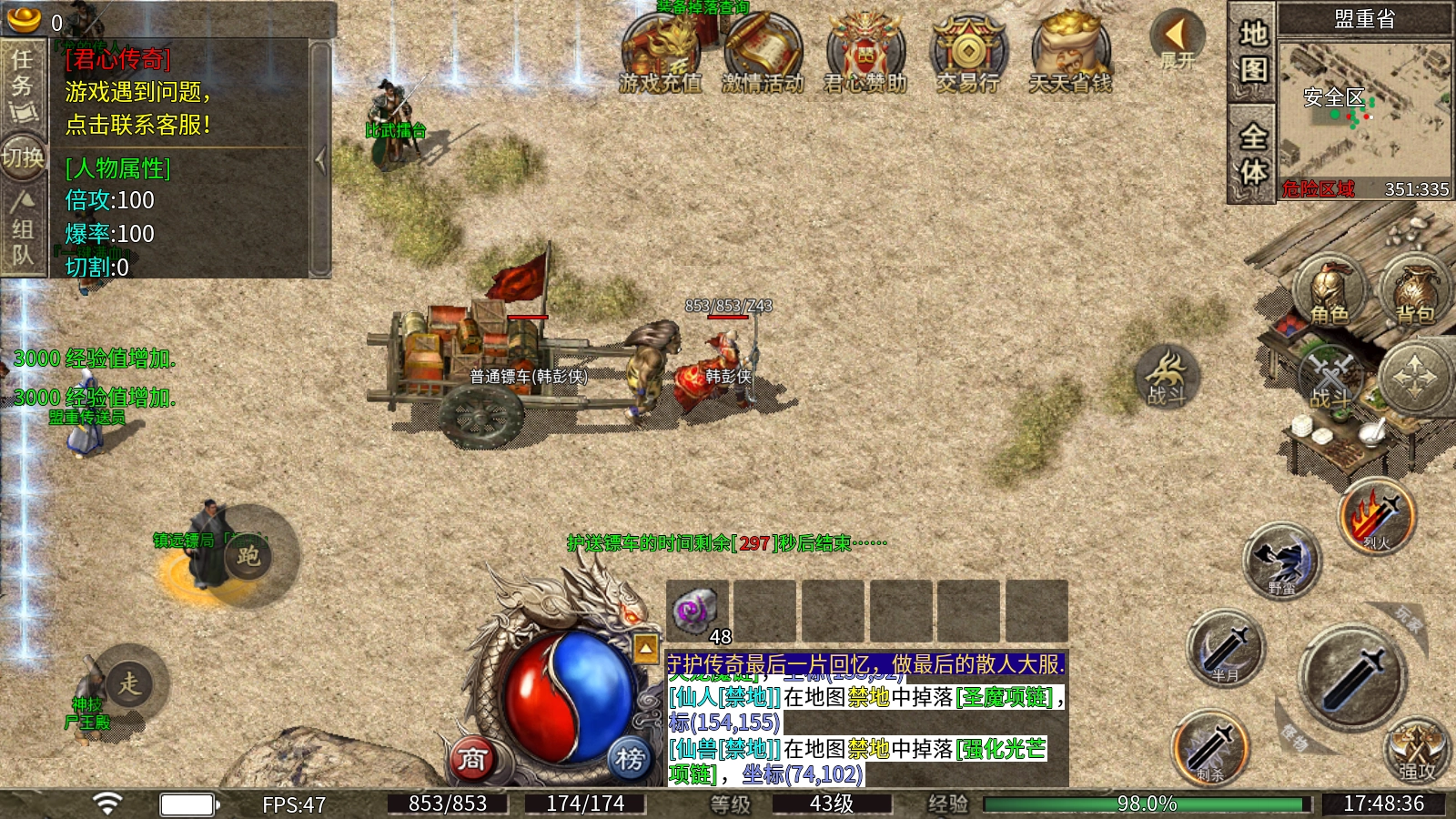Select the purple stone hotbar slot
Viewport: 1456px width, 819px height.
tap(697, 610)
